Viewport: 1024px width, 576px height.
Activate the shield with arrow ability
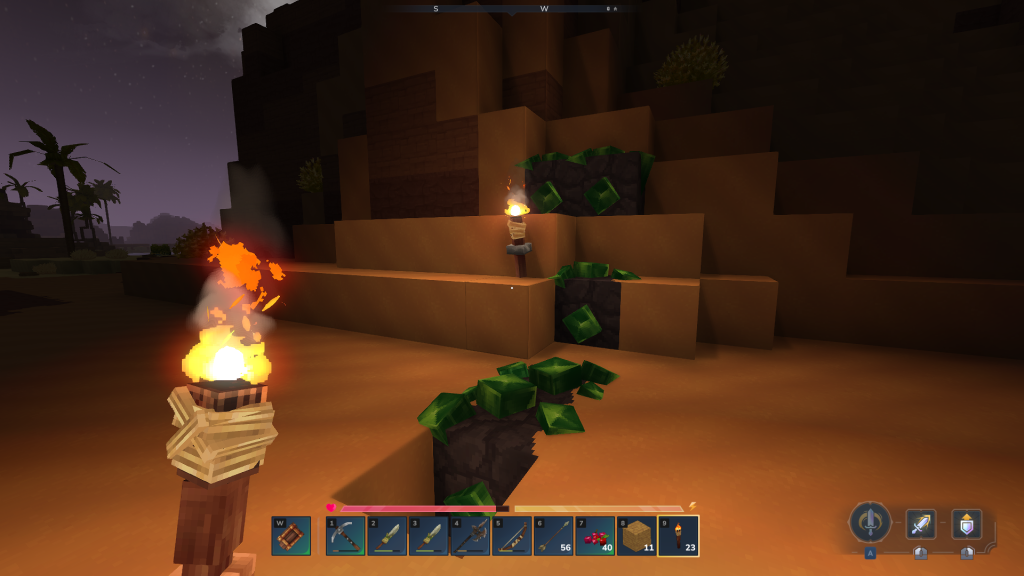tap(966, 524)
